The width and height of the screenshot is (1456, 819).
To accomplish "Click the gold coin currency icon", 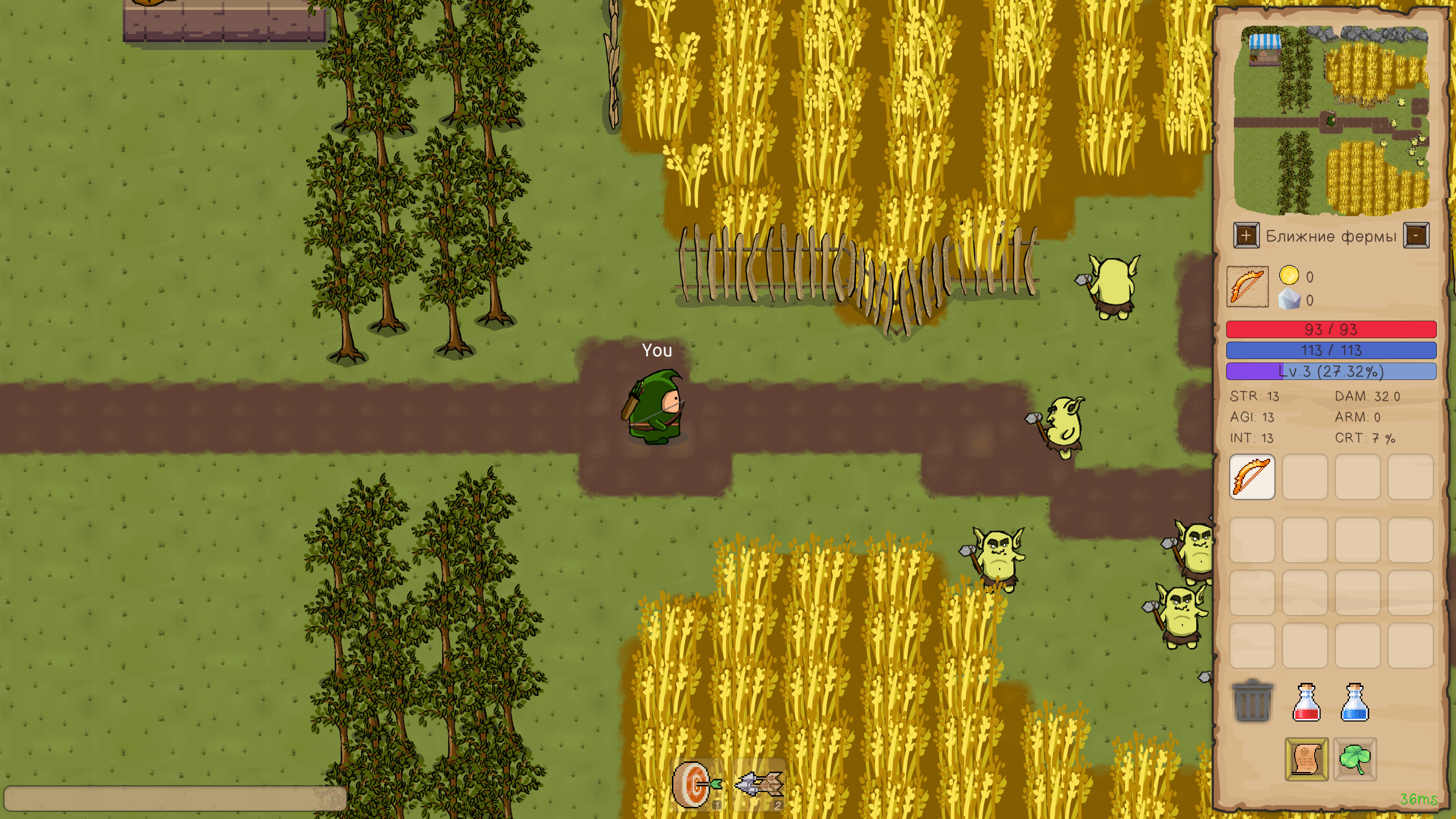I will pyautogui.click(x=1291, y=276).
